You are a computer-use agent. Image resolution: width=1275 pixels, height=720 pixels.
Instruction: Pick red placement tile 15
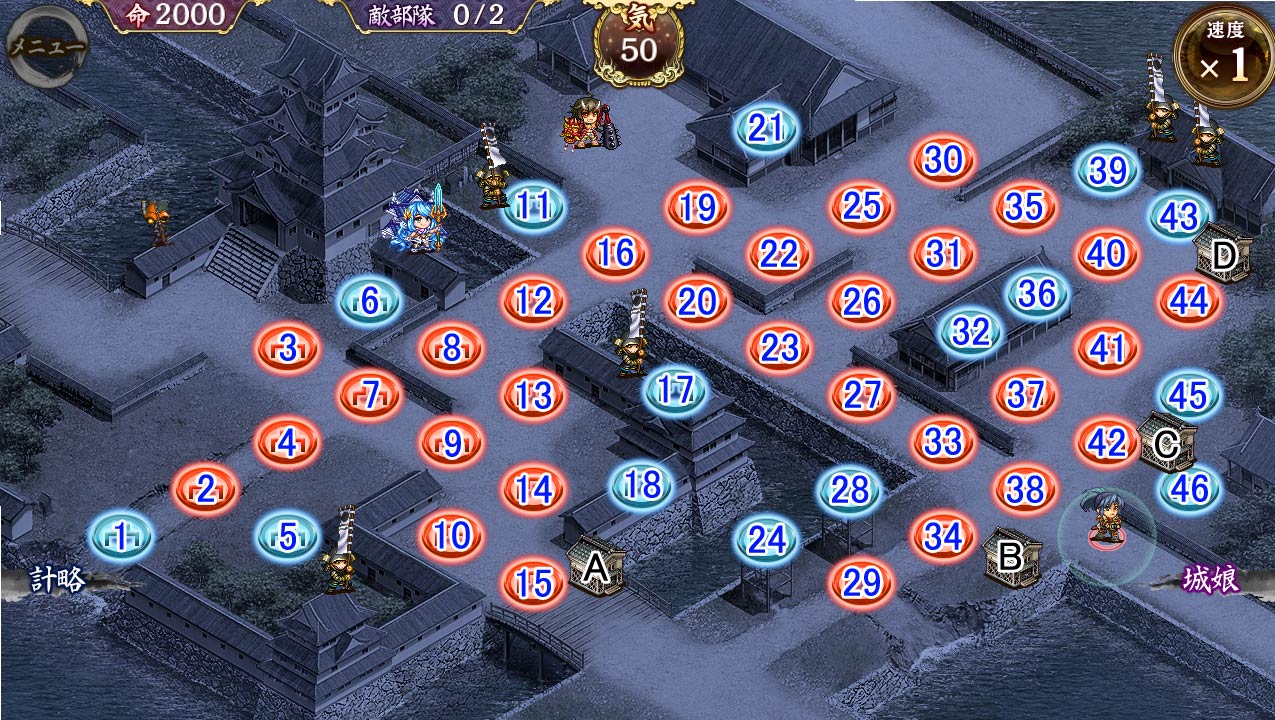click(x=533, y=583)
